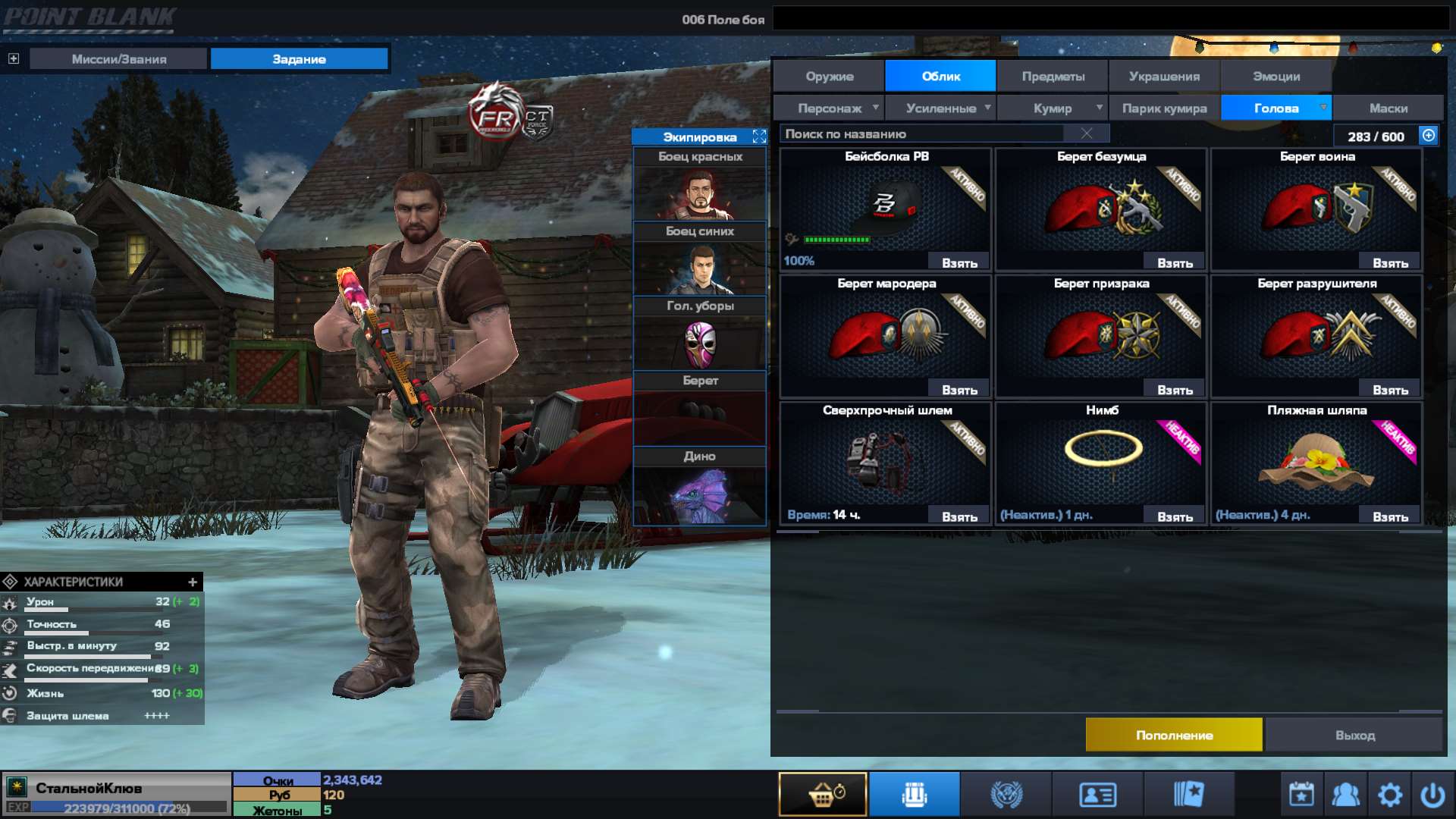Open the clan emblem icon
The height and width of the screenshot is (819, 1456).
pos(1005,793)
